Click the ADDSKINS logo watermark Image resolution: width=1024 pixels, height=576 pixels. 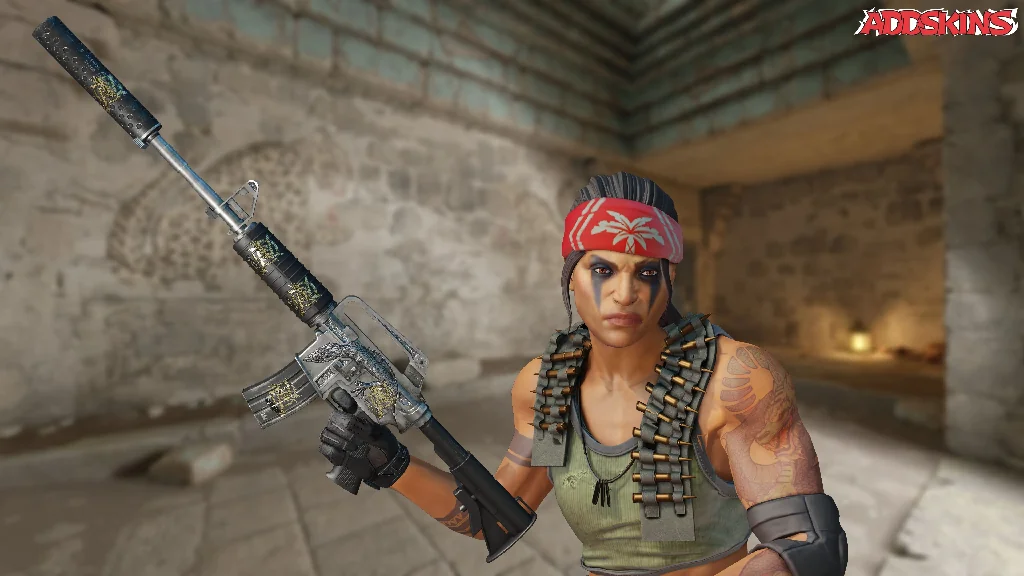tap(936, 23)
